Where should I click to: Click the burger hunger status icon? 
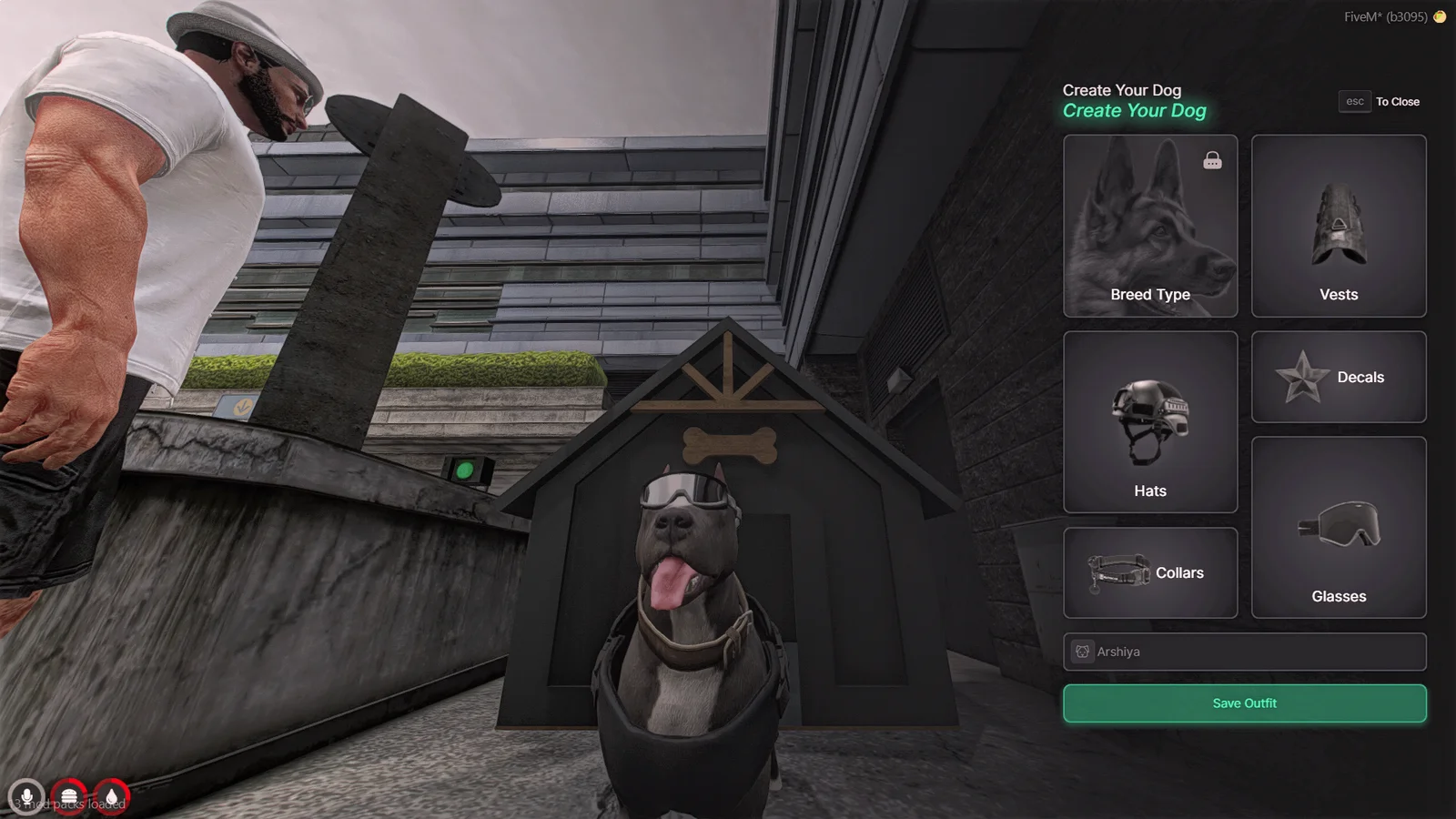(x=69, y=798)
